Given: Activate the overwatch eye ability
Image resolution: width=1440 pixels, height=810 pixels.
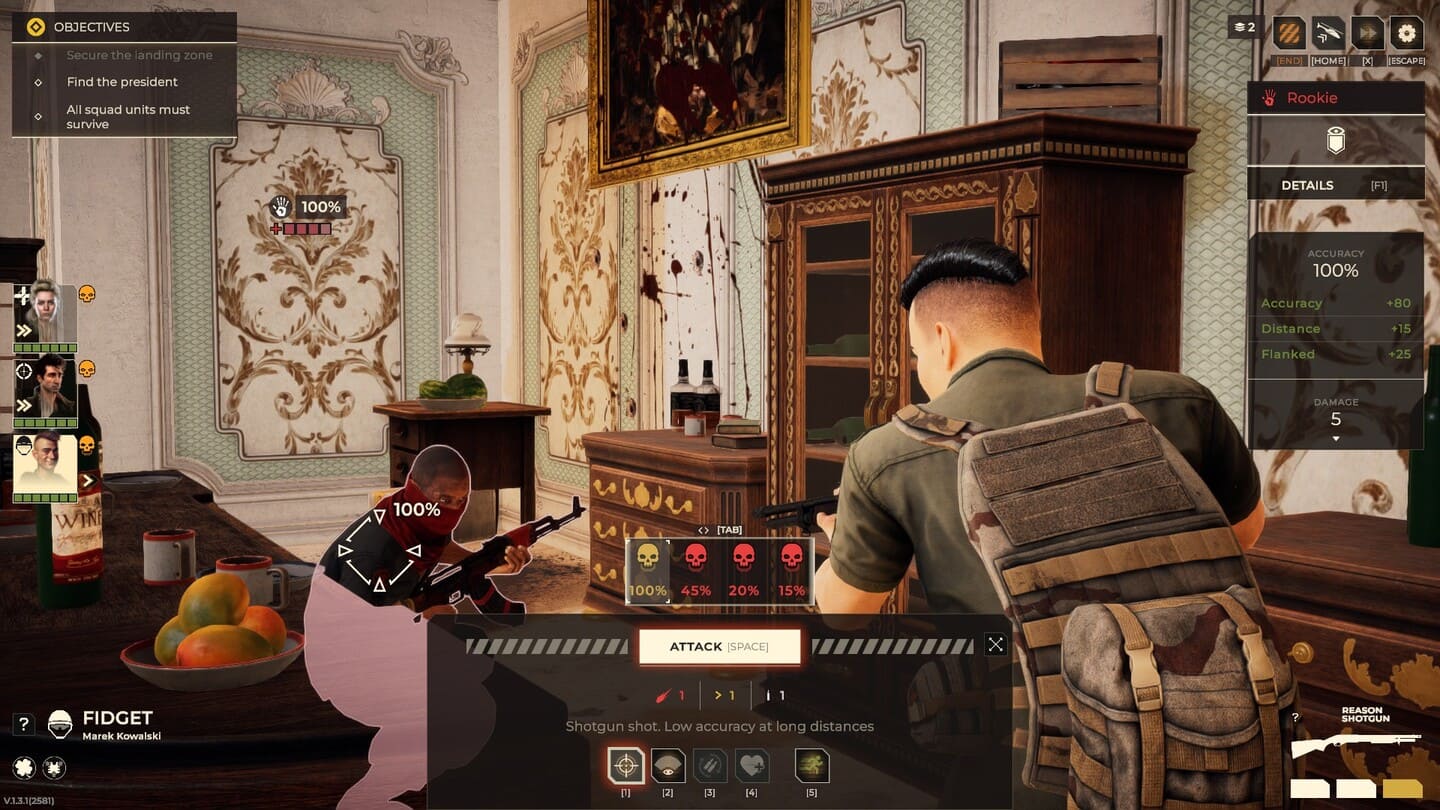Looking at the screenshot, I should (x=668, y=766).
